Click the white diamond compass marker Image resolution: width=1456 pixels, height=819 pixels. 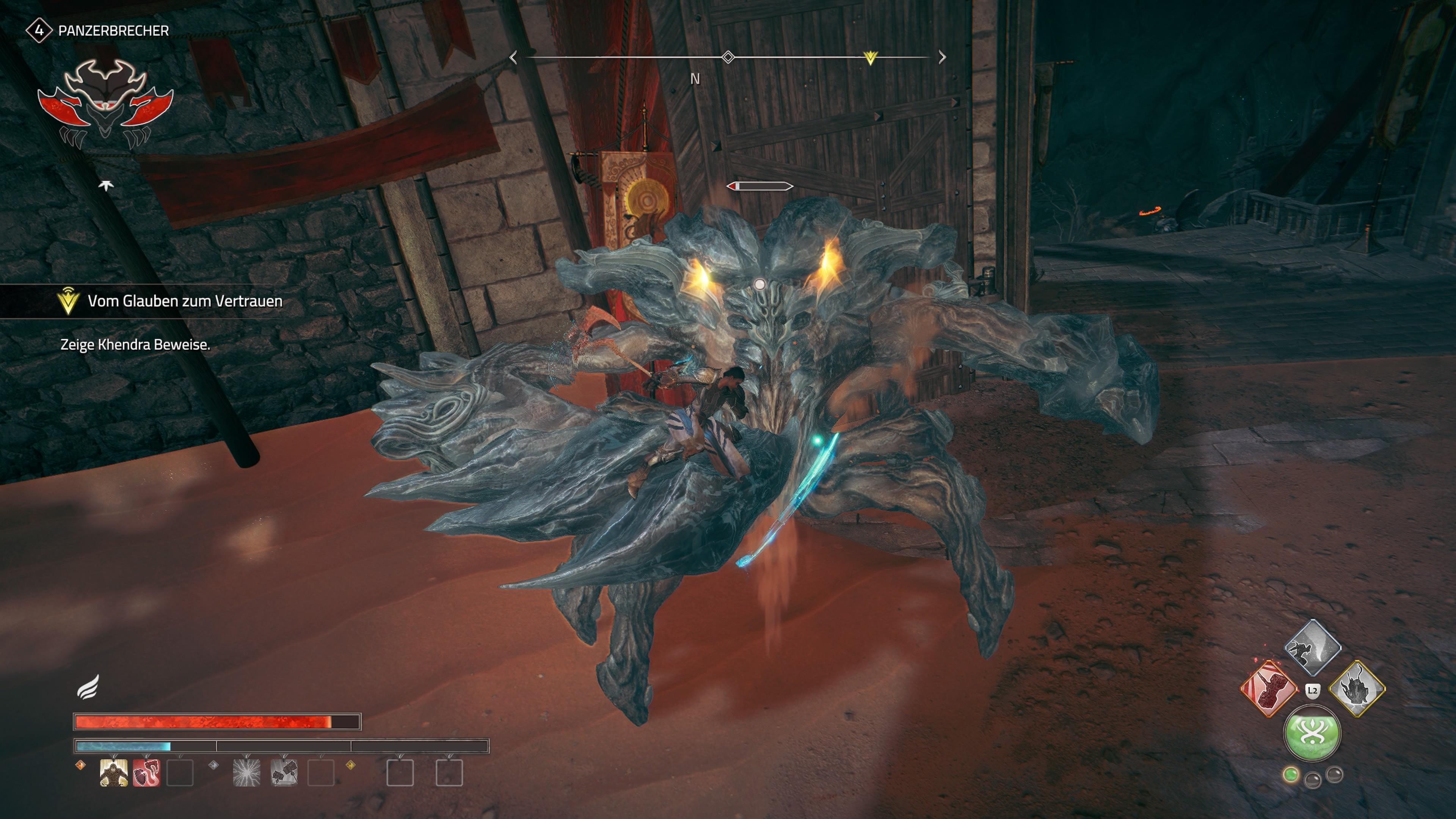(728, 57)
